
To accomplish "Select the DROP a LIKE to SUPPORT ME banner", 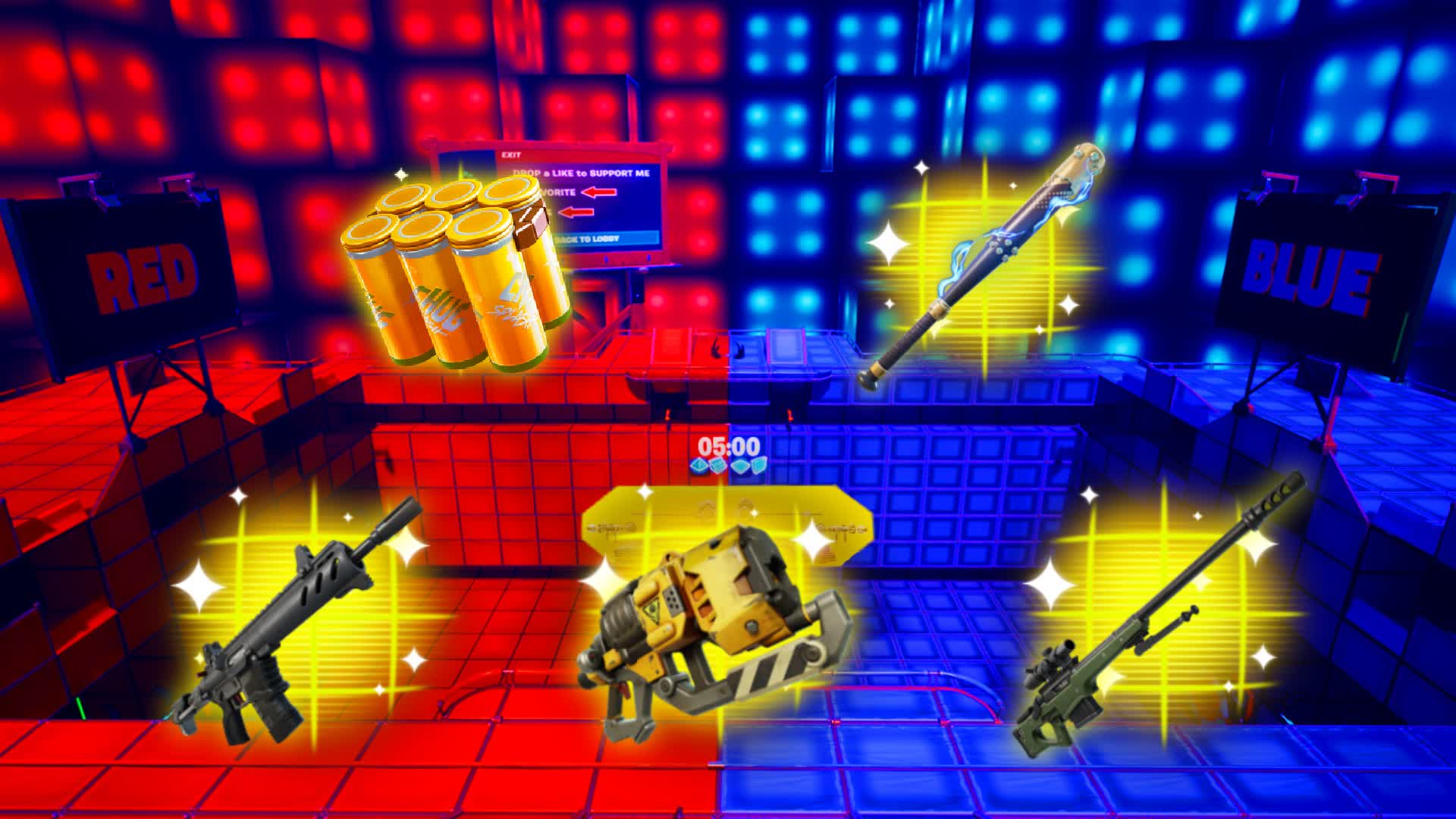I will click(582, 172).
